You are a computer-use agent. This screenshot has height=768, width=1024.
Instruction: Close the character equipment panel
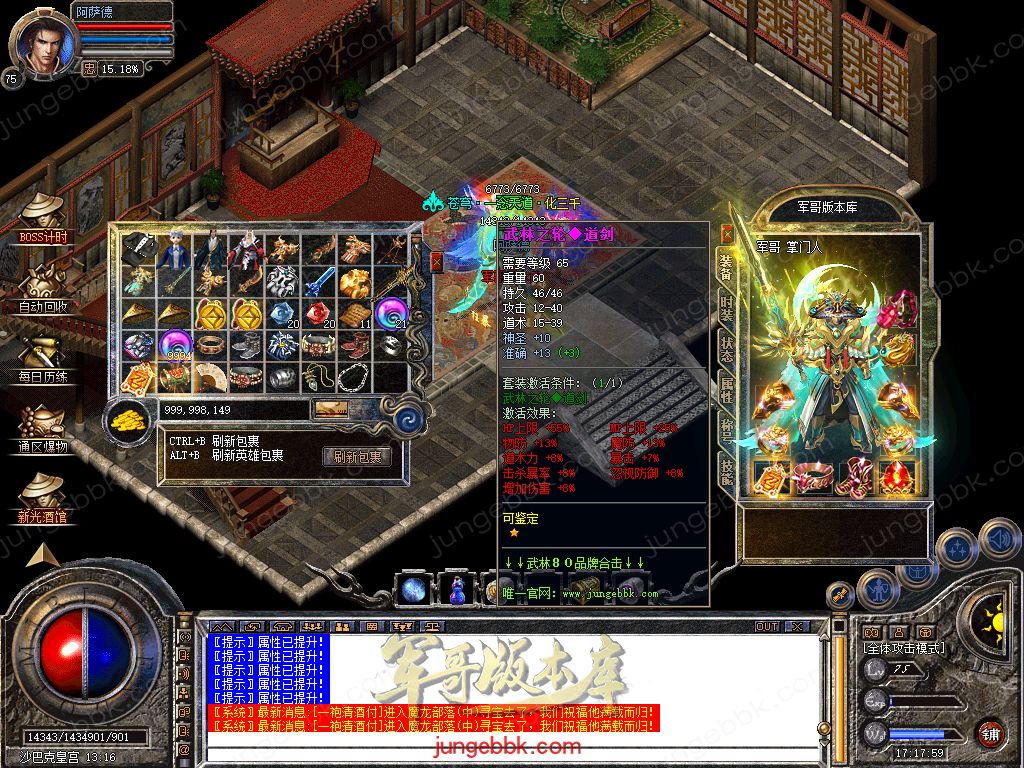pos(727,234)
